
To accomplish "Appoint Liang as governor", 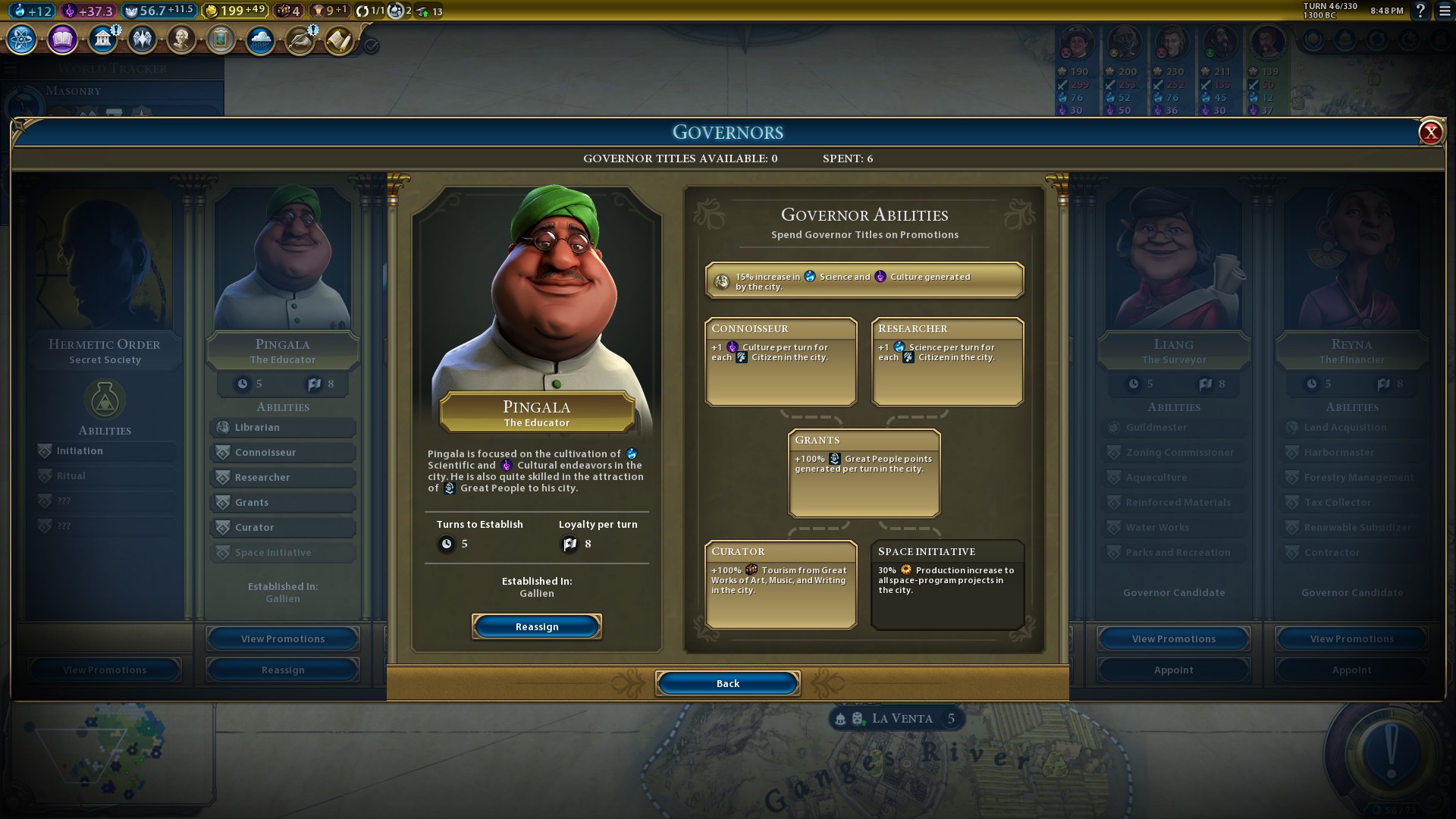I will point(1173,670).
